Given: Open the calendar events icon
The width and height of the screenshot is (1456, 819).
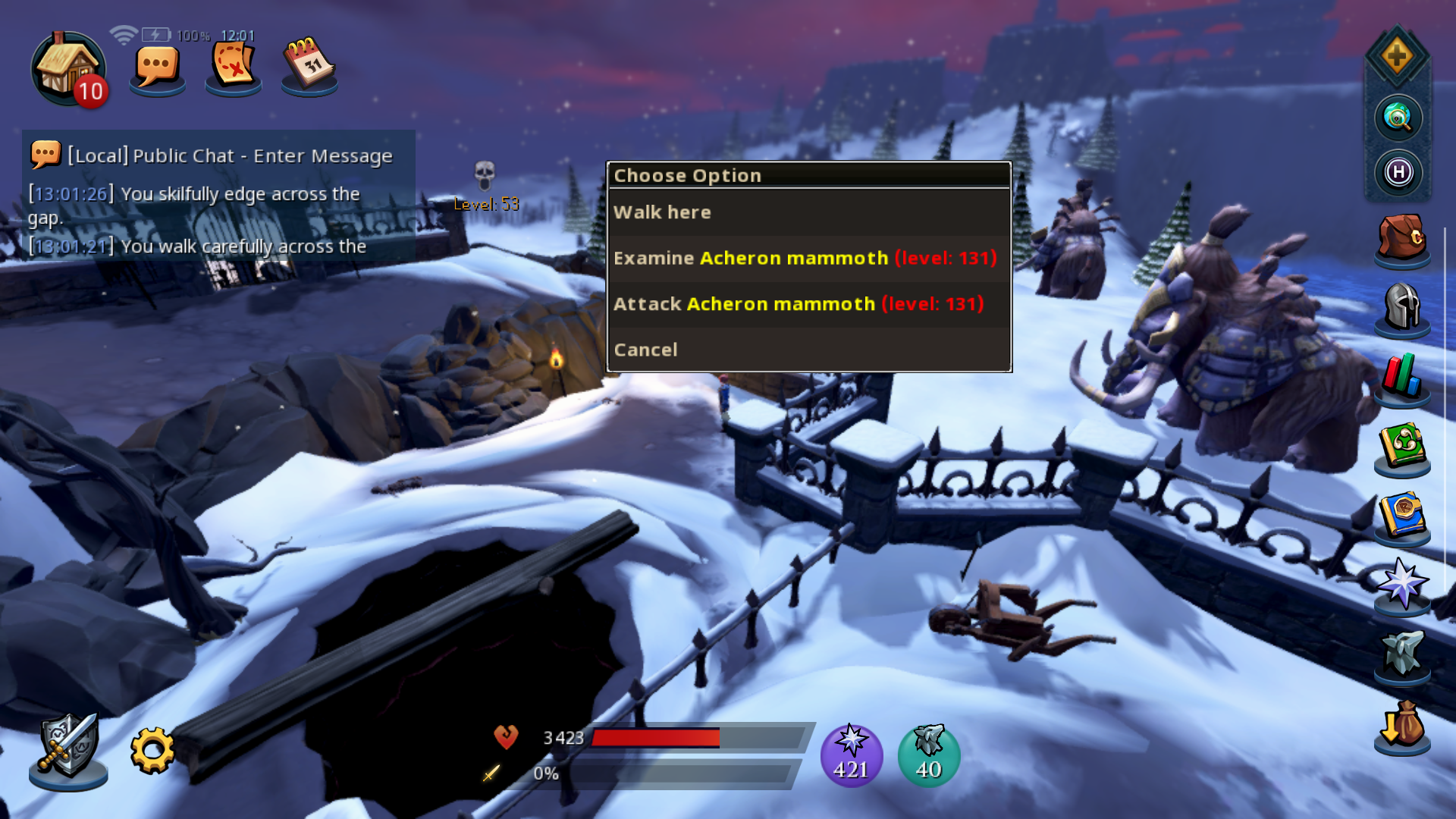Looking at the screenshot, I should click(309, 65).
